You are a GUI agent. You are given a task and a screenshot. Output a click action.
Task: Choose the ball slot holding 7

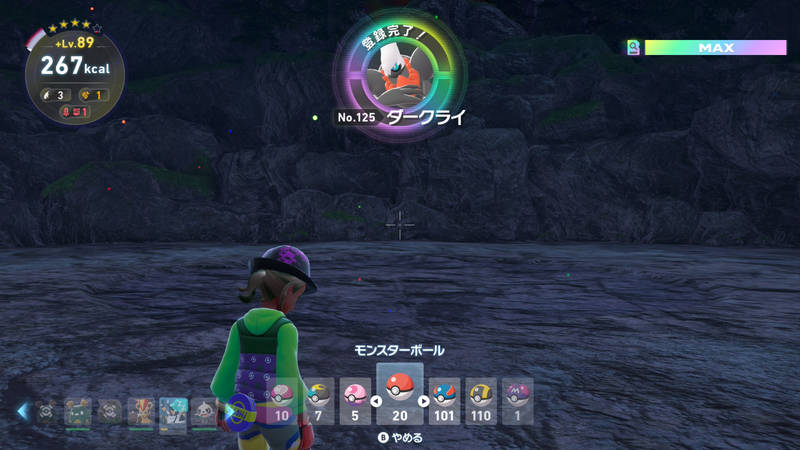[x=319, y=401]
